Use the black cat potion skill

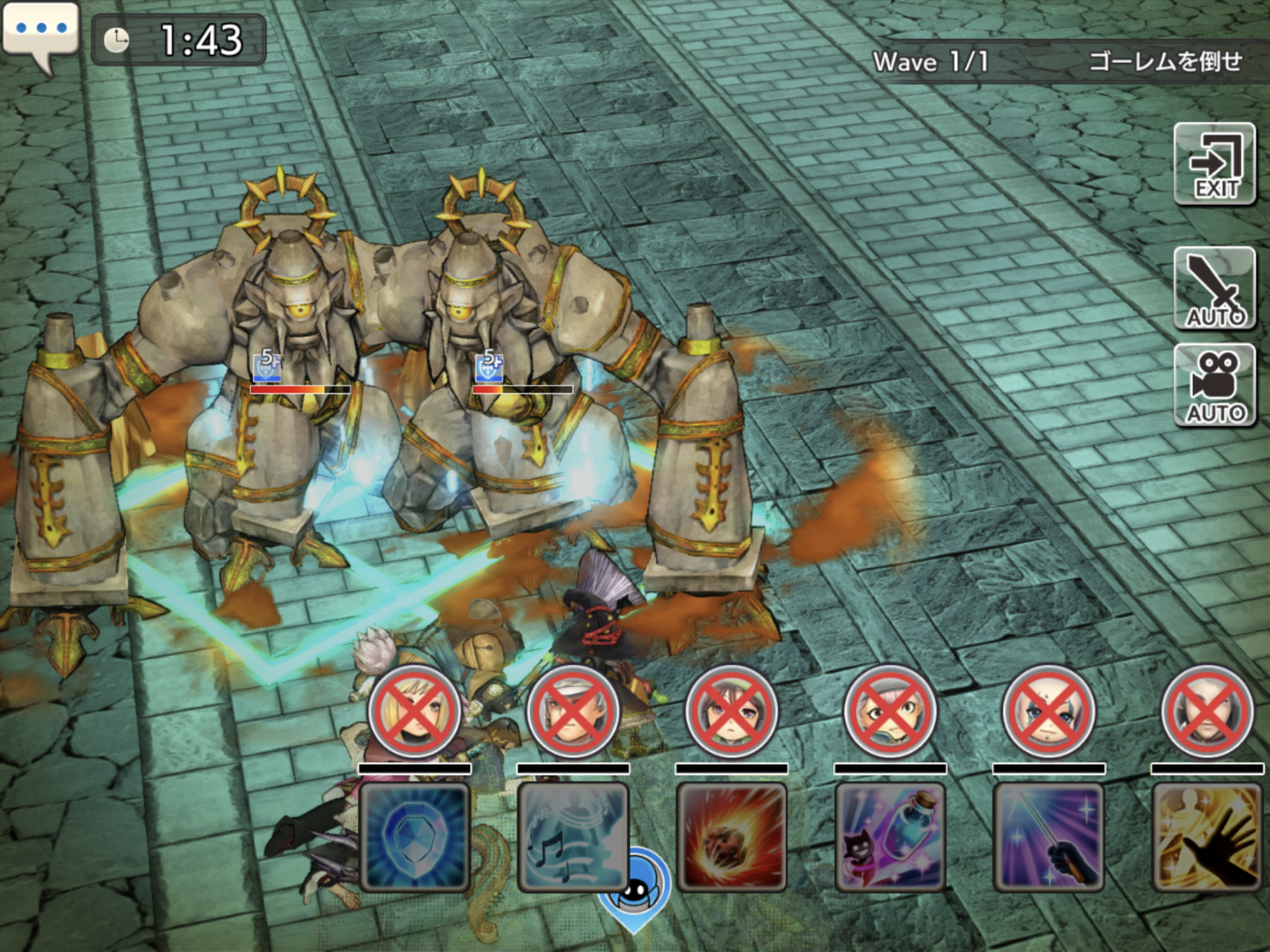[x=890, y=837]
